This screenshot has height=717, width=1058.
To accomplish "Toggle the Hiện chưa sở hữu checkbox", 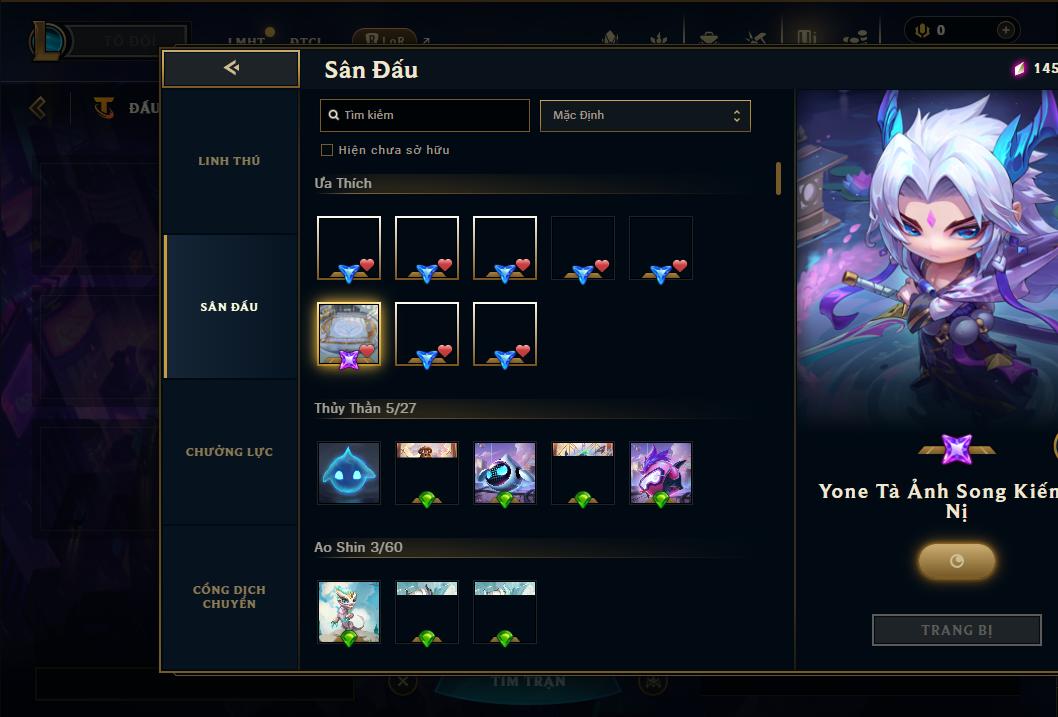I will (327, 150).
